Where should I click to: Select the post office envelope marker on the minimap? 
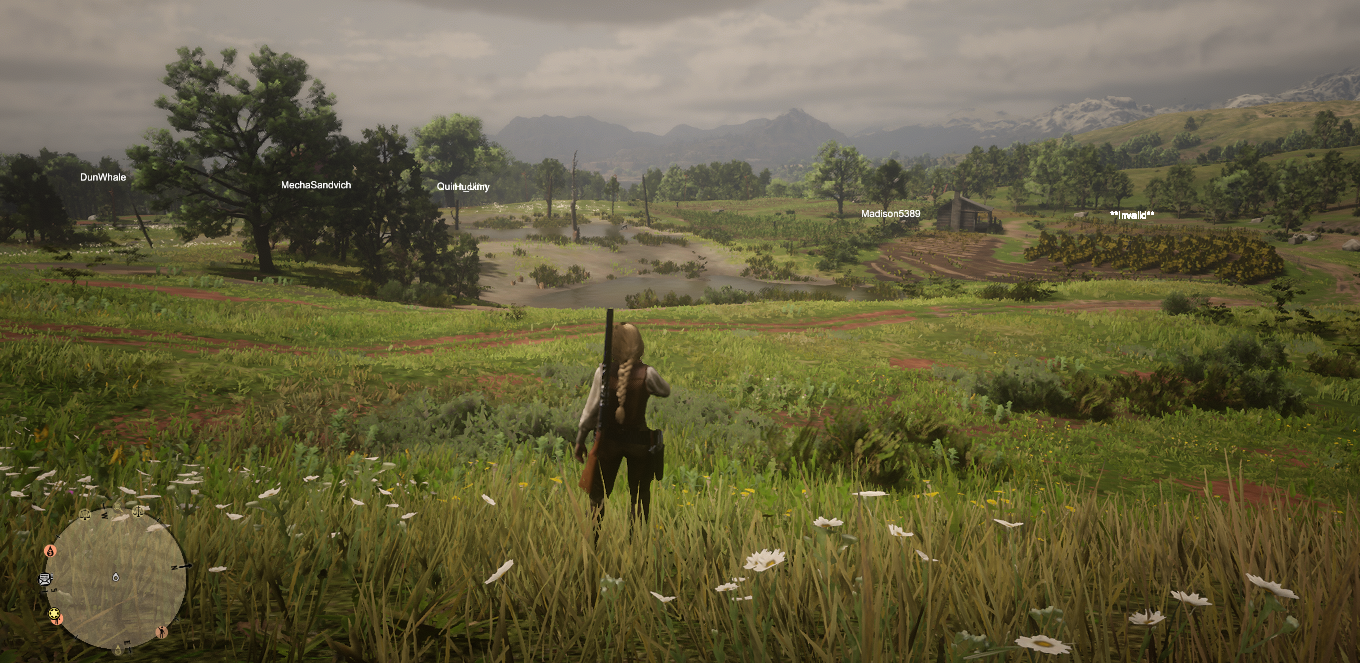pyautogui.click(x=44, y=579)
